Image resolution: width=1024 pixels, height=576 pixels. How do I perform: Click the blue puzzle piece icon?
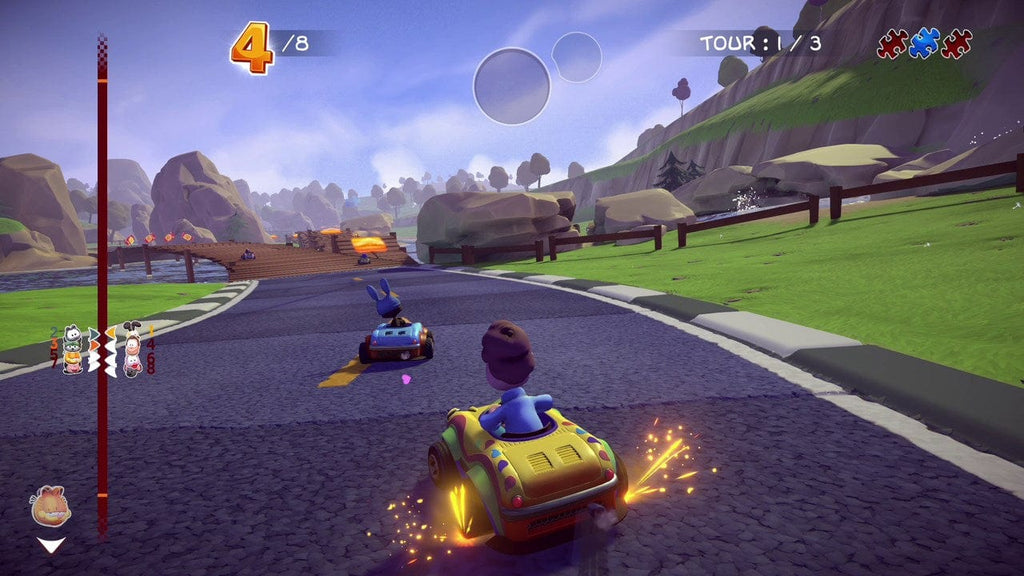[x=924, y=43]
